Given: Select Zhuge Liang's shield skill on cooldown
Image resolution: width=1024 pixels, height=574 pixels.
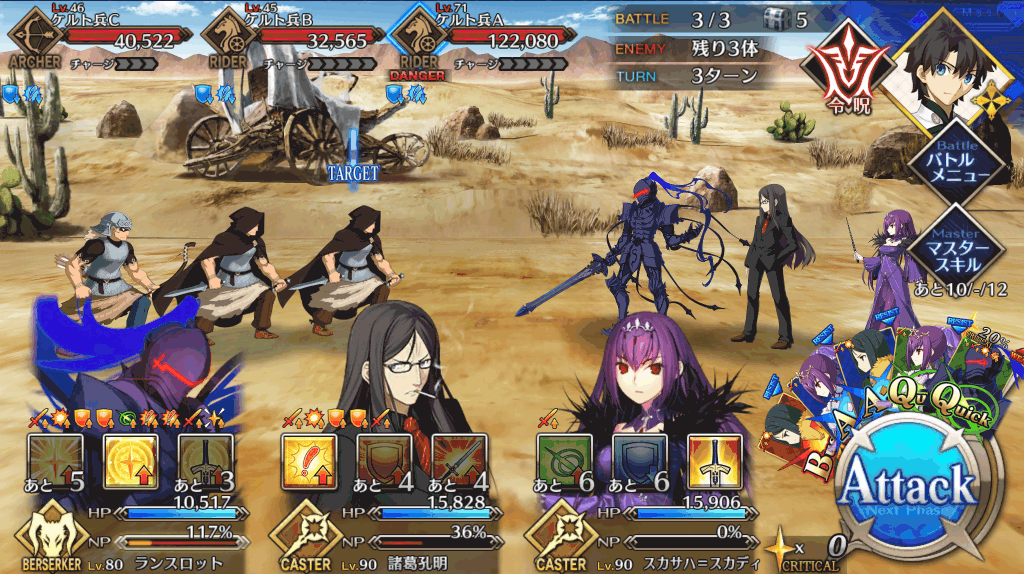Looking at the screenshot, I should tap(385, 462).
